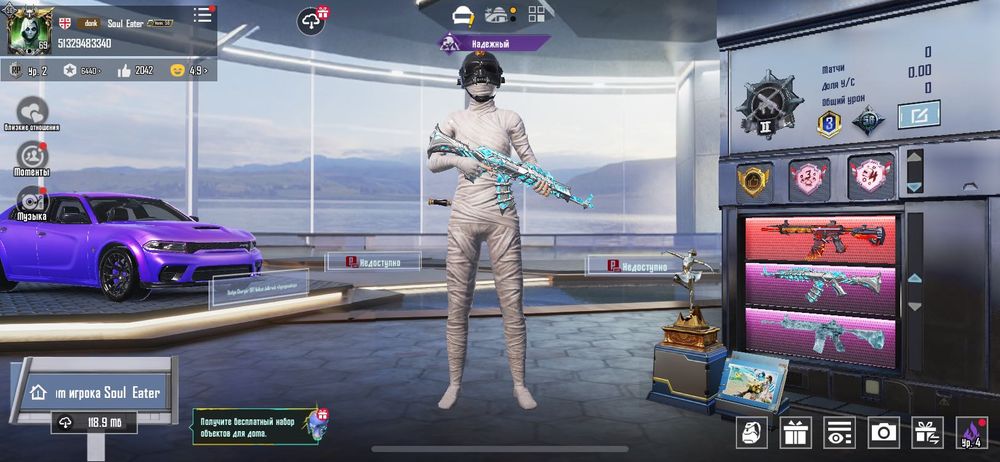1000x462 pixels.
Task: Open the gift box button
Action: coord(796,432)
